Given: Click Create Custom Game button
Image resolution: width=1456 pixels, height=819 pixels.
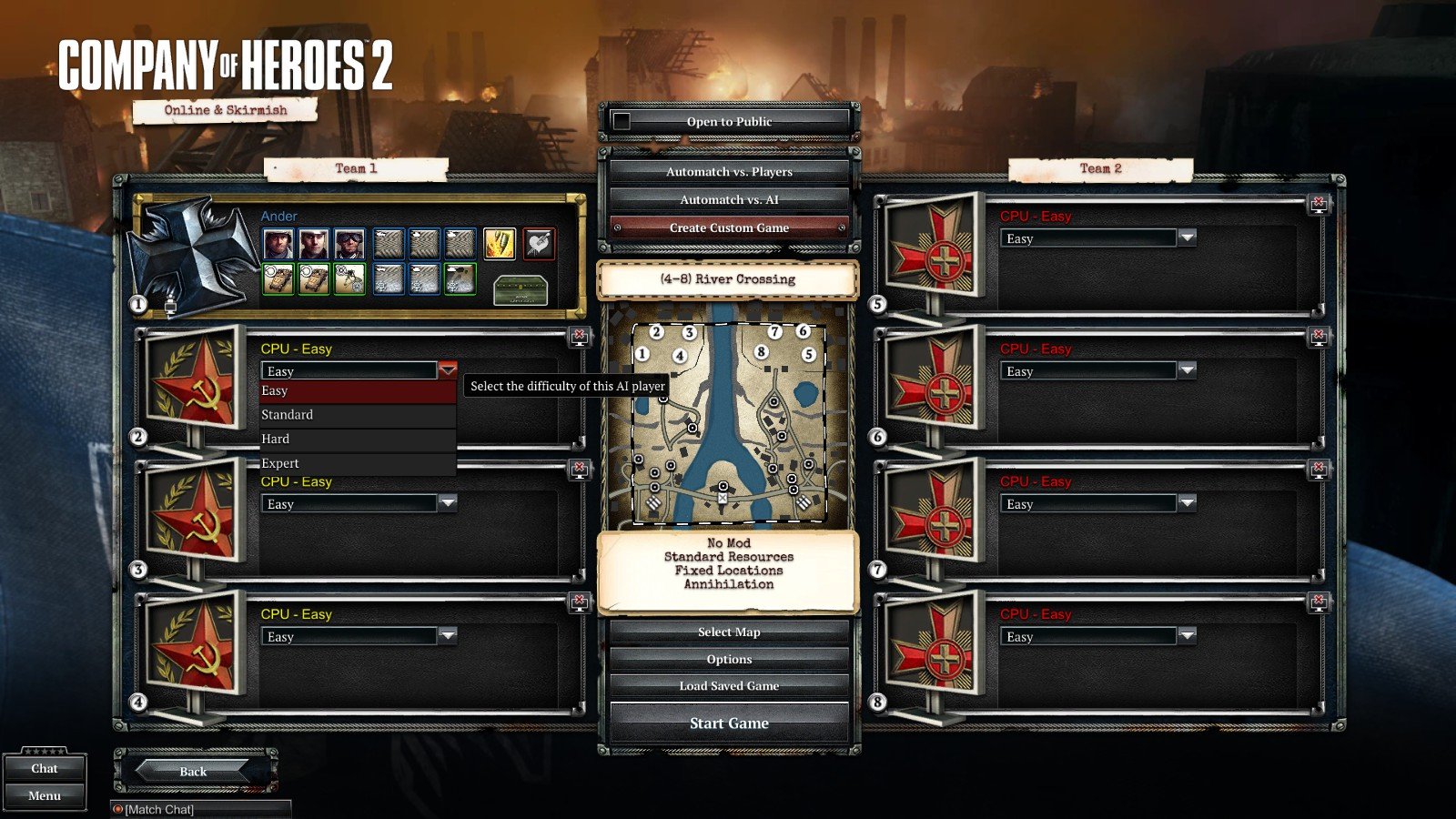Looking at the screenshot, I should click(x=729, y=227).
